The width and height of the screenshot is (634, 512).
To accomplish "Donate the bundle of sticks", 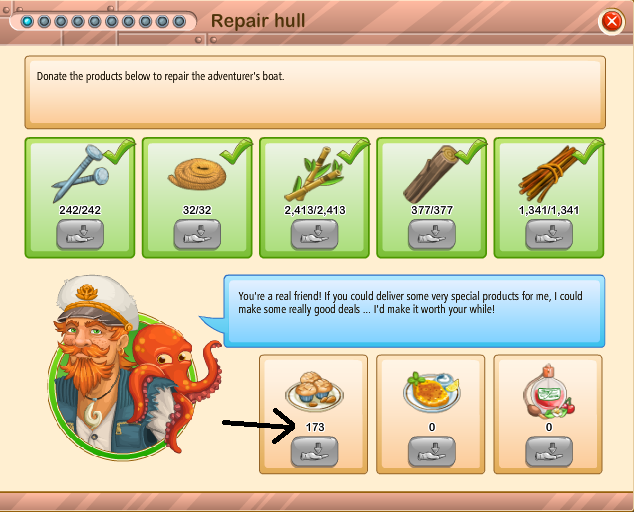I will [549, 234].
